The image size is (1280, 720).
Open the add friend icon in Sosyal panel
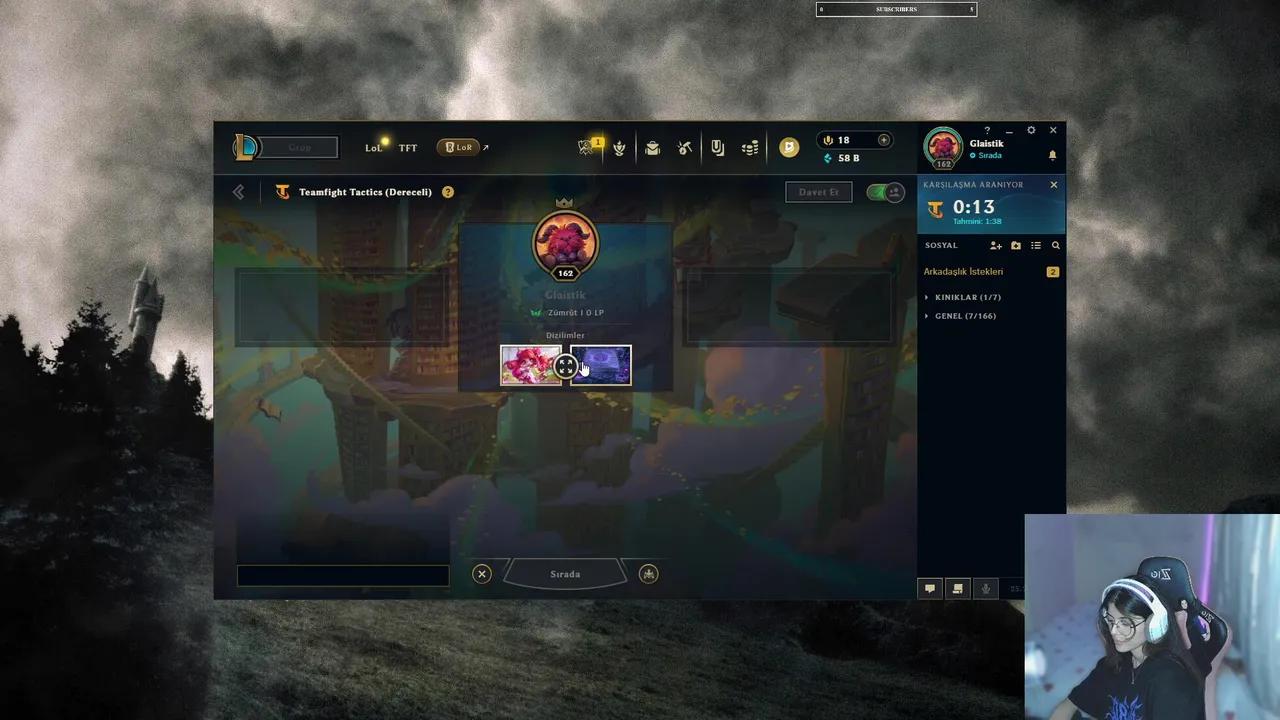click(995, 245)
